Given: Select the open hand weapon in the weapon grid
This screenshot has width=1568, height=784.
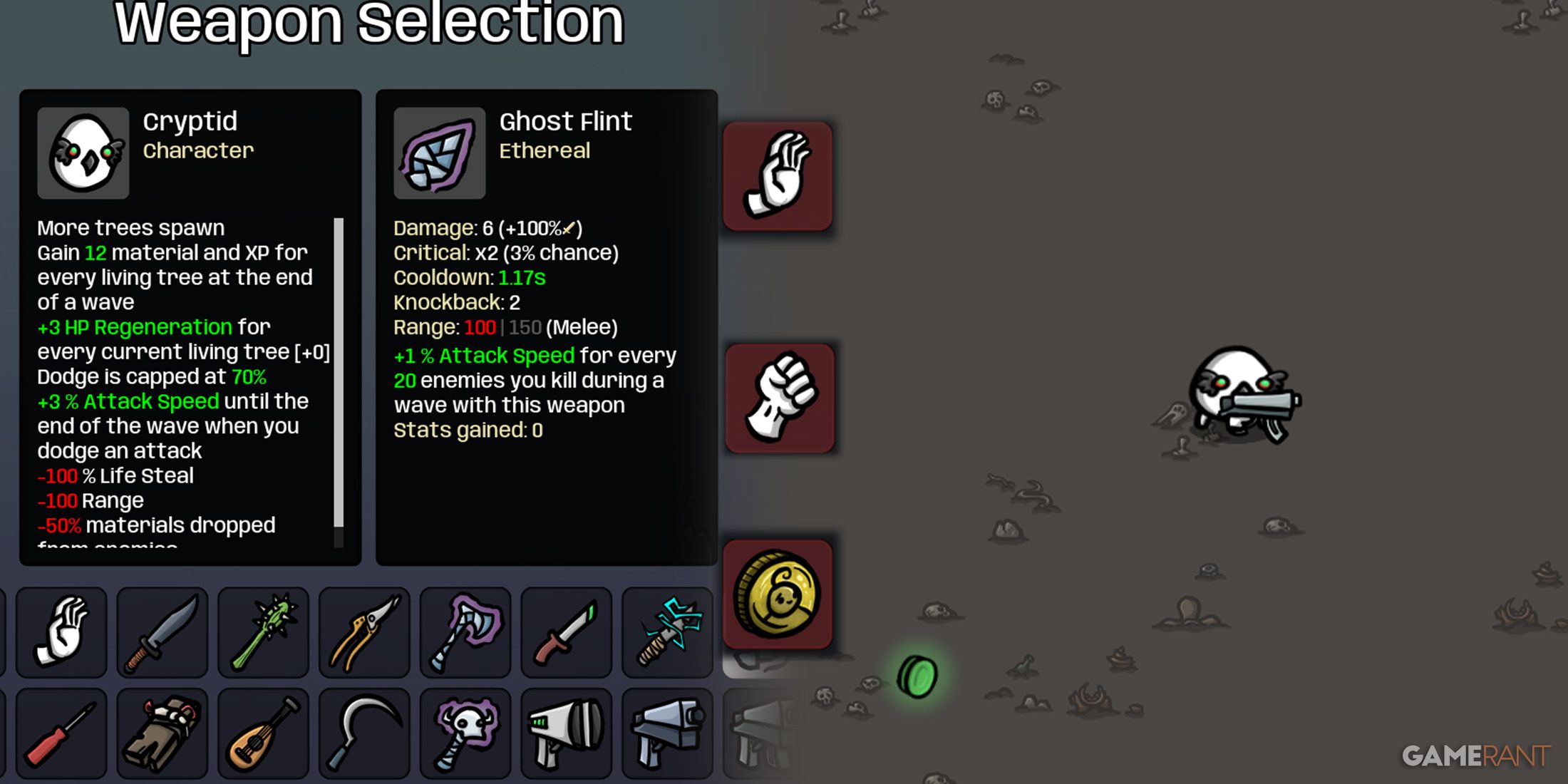Looking at the screenshot, I should click(x=61, y=631).
